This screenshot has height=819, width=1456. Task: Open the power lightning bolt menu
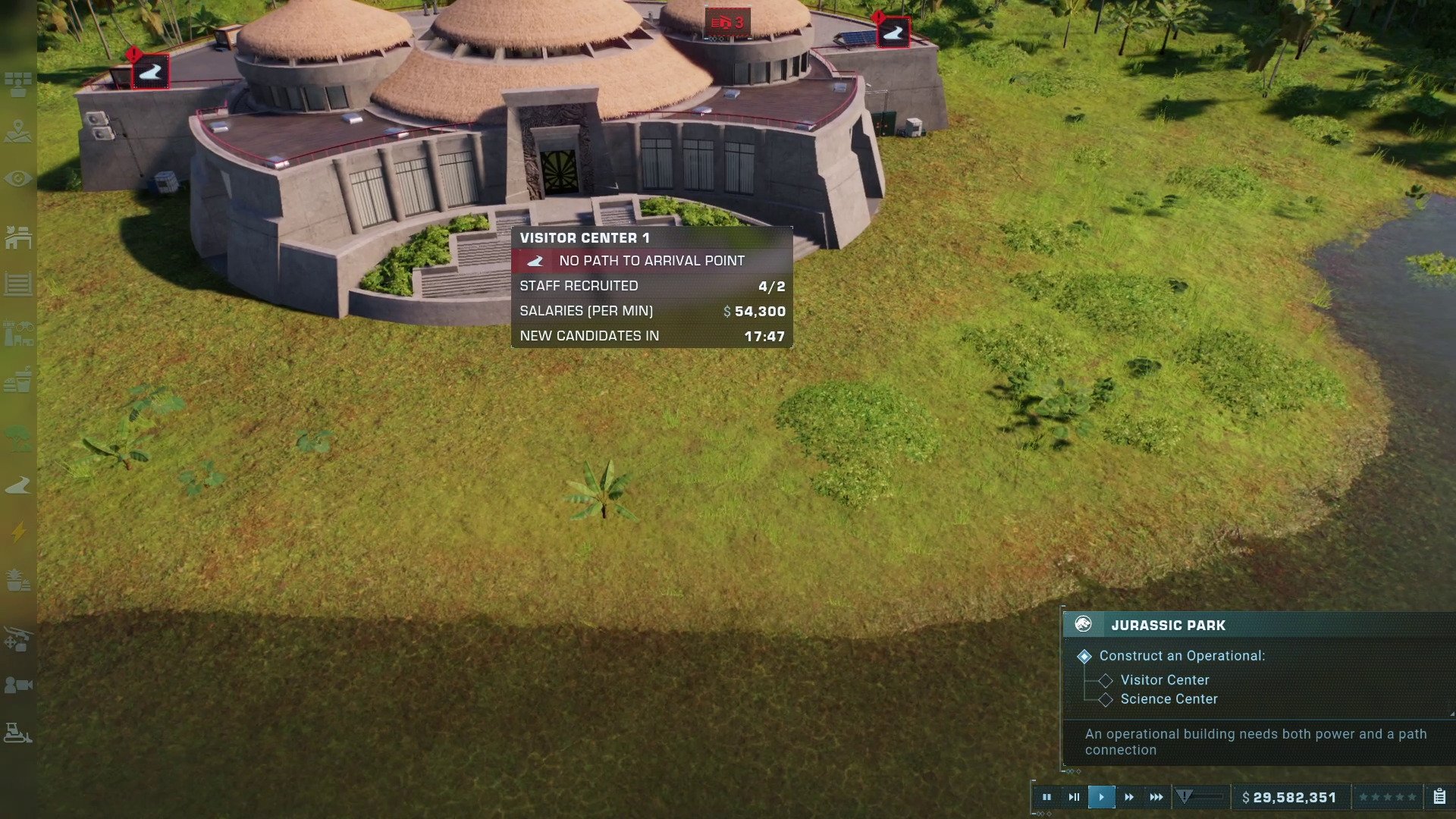[18, 532]
